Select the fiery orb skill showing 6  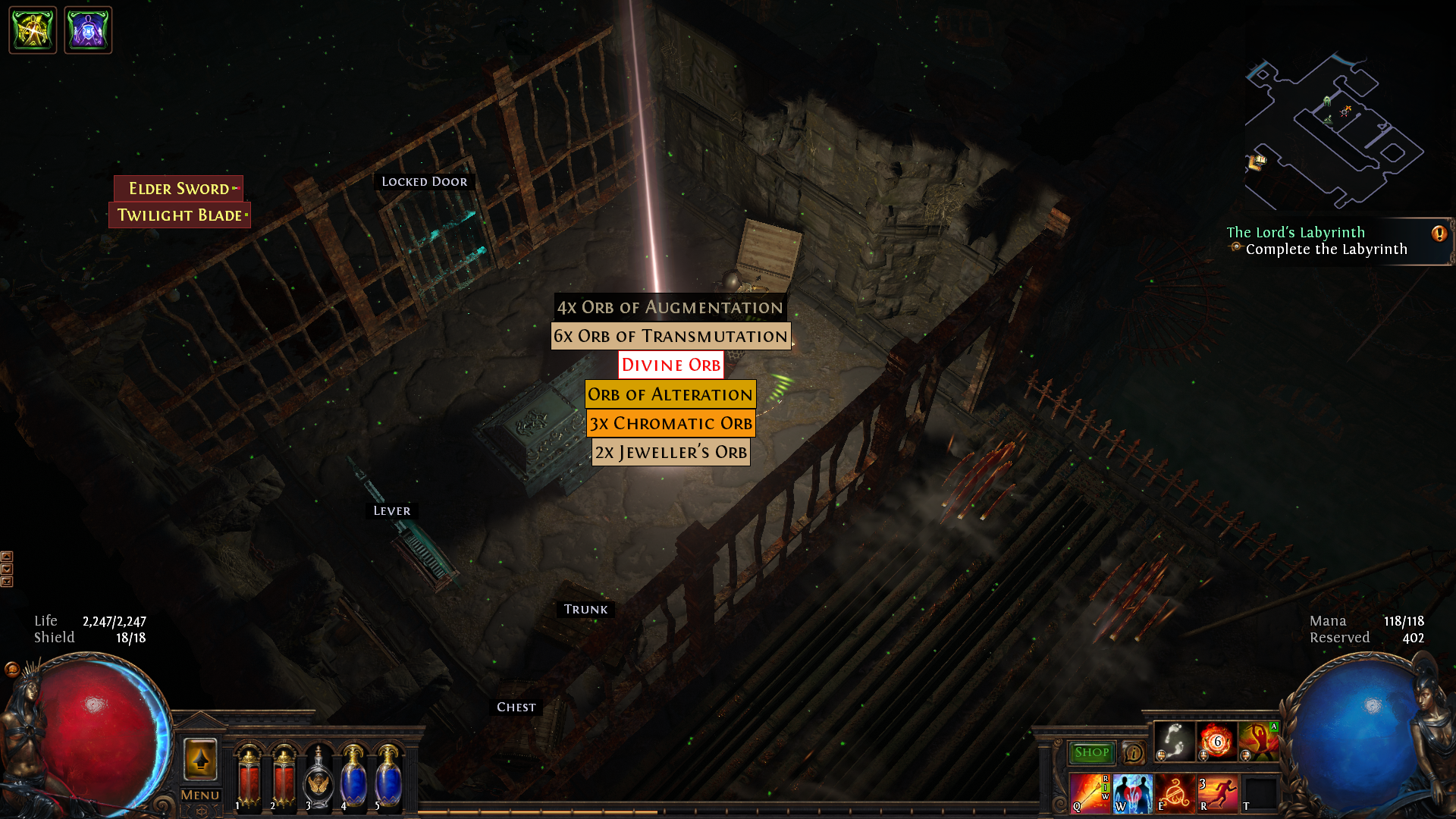(1216, 741)
